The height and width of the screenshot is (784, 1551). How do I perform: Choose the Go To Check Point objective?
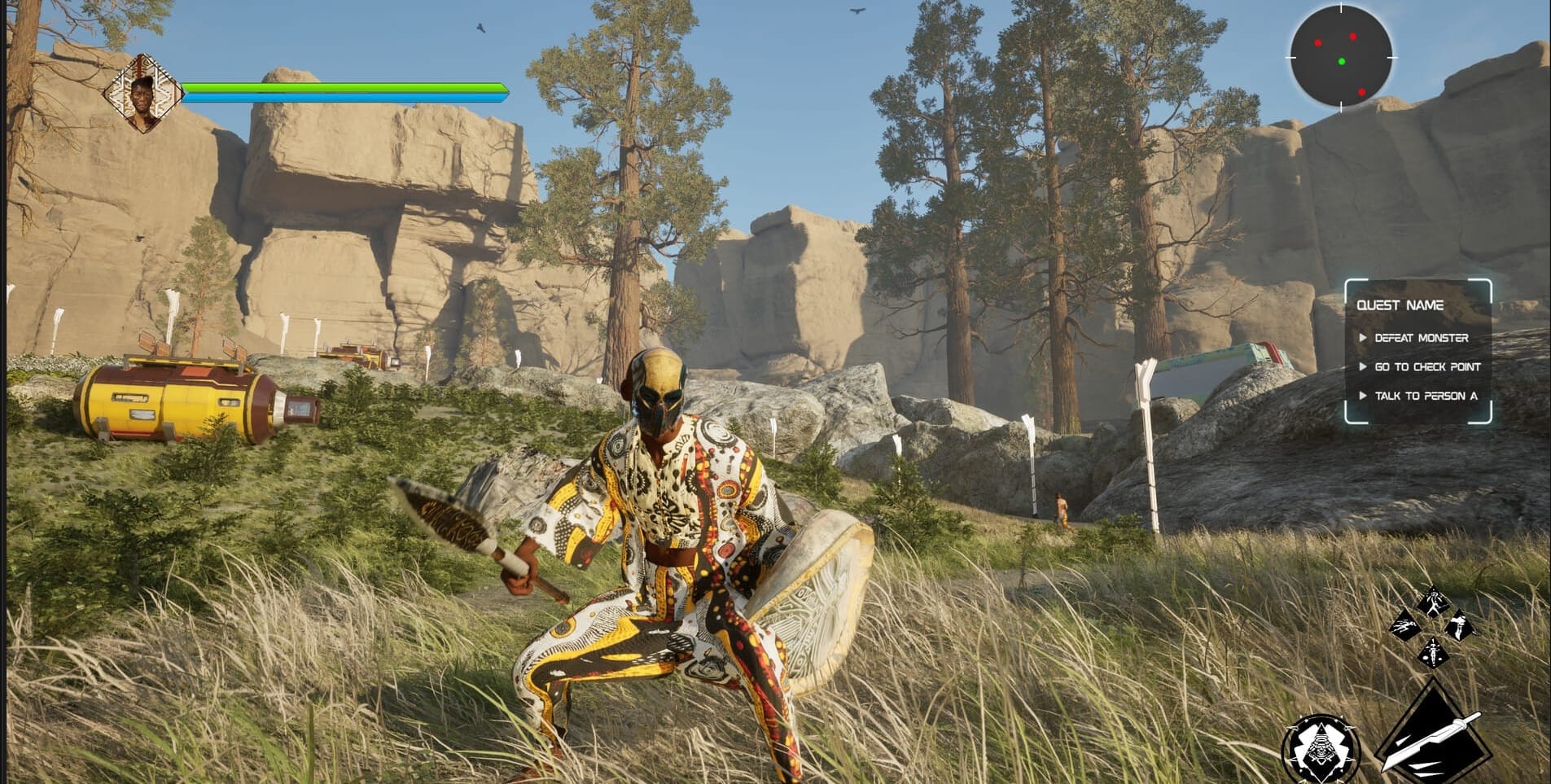tap(1426, 367)
